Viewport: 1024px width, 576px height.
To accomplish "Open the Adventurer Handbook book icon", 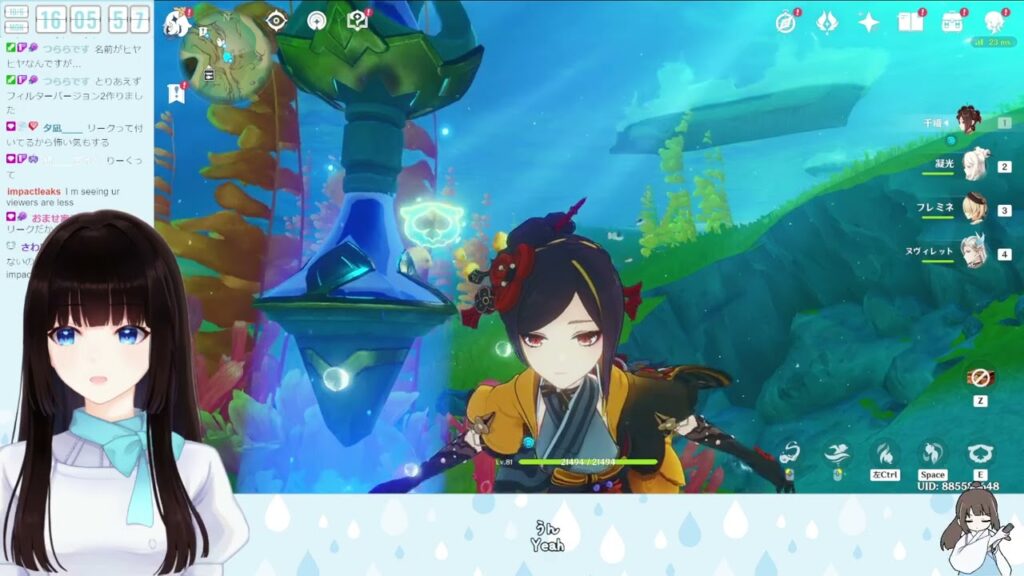I will 910,22.
